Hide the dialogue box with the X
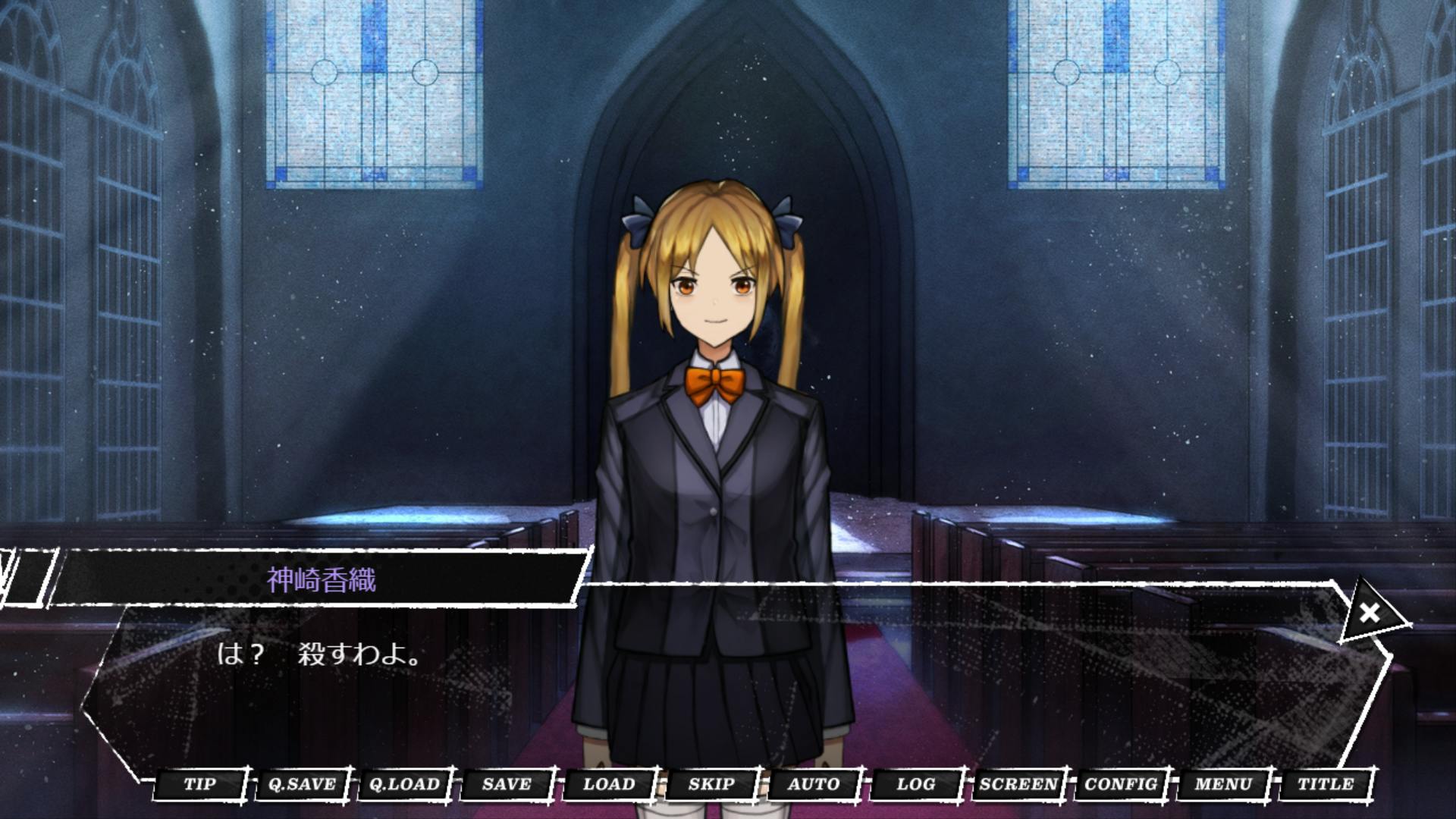The width and height of the screenshot is (1456, 819). click(1370, 613)
